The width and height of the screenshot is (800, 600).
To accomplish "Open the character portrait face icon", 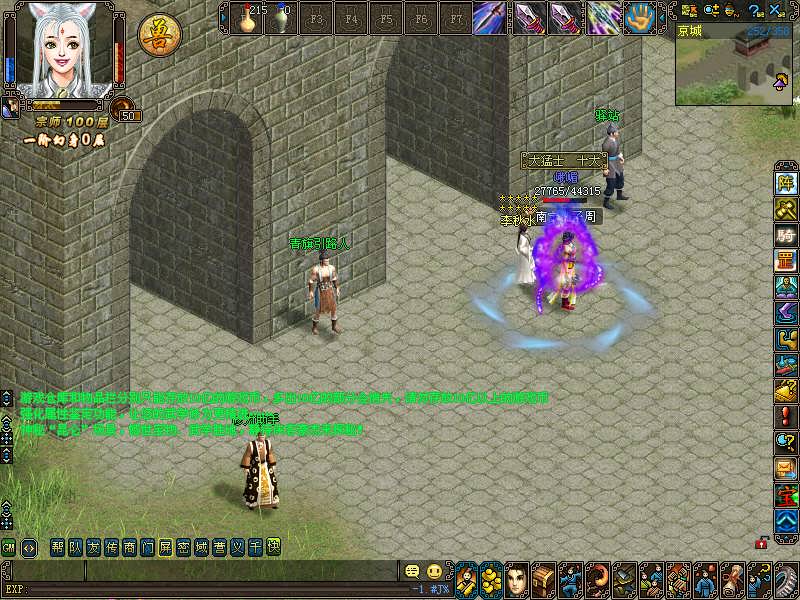I will pos(516,578).
